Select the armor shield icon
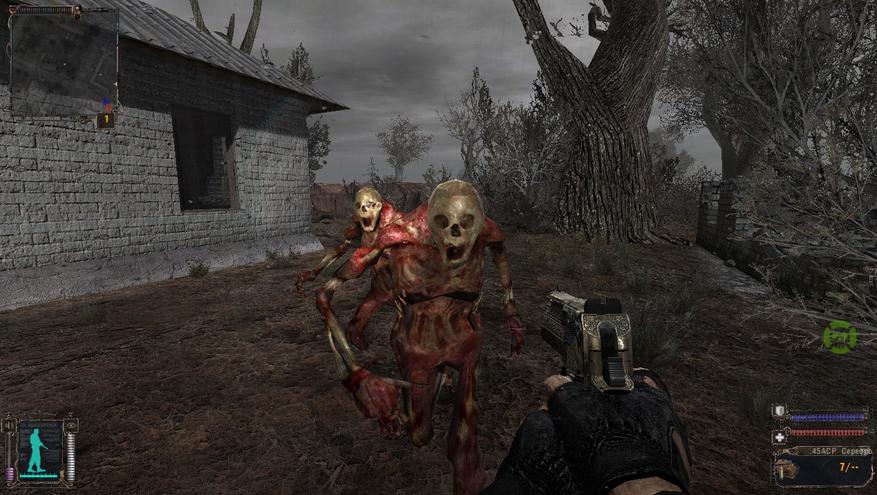This screenshot has height=495, width=877. (x=779, y=412)
